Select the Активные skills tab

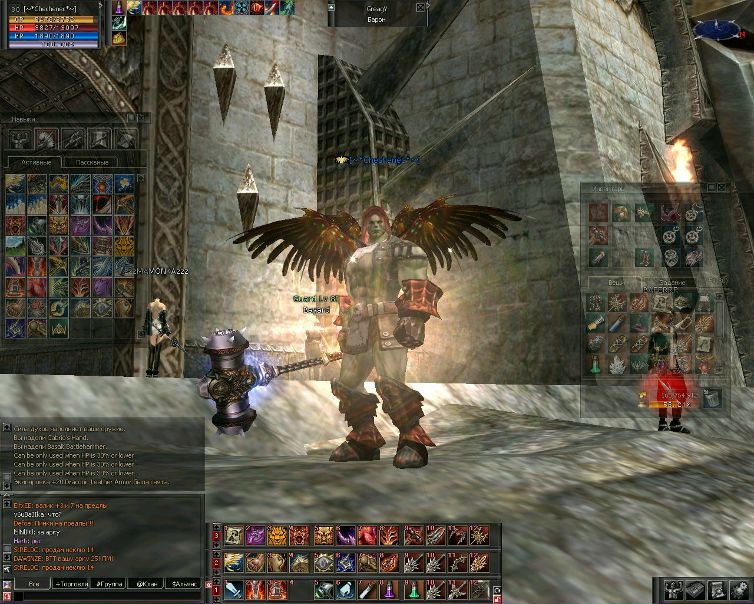click(36, 161)
